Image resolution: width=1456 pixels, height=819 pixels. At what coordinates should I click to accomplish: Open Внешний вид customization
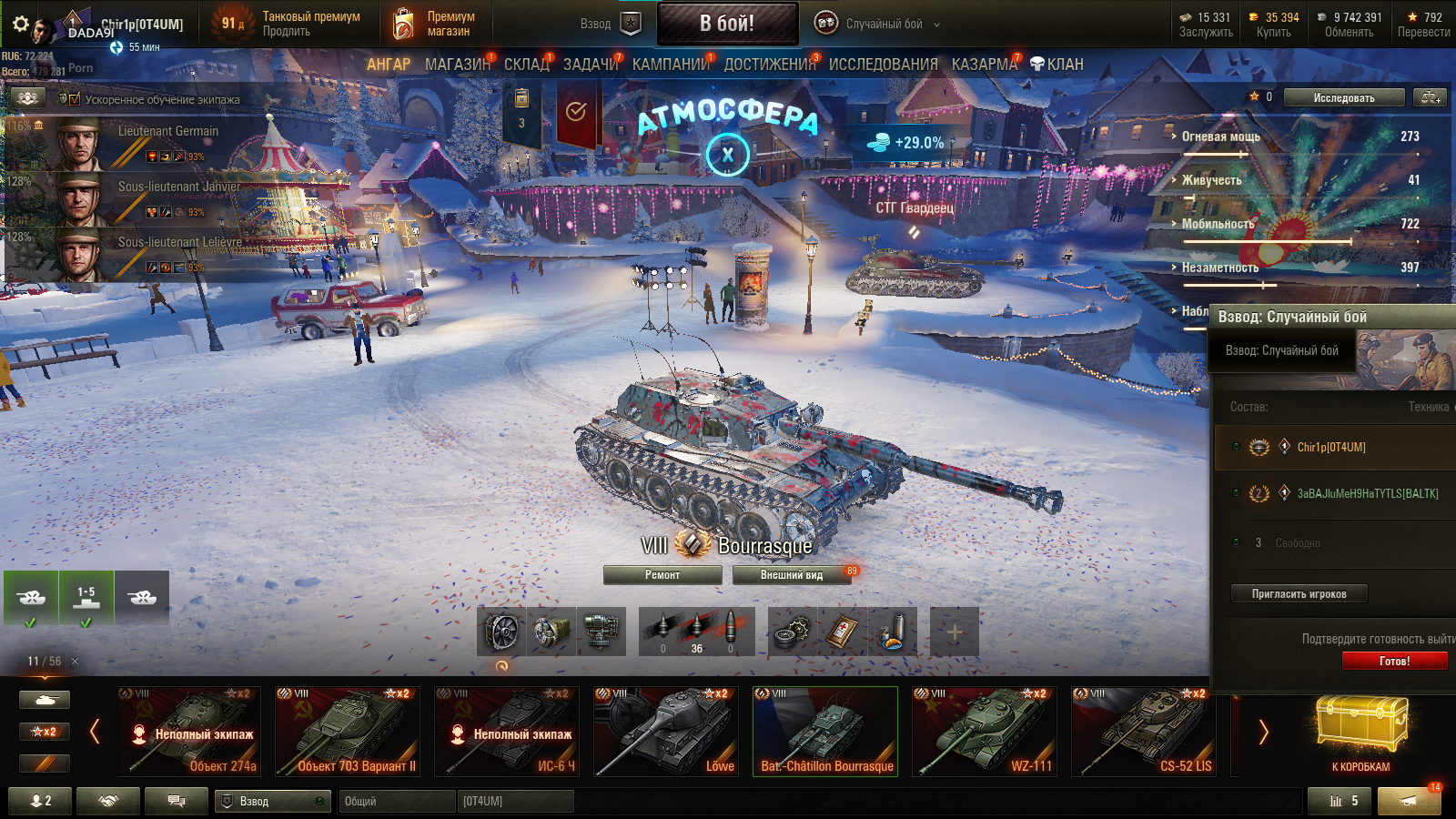pyautogui.click(x=792, y=575)
